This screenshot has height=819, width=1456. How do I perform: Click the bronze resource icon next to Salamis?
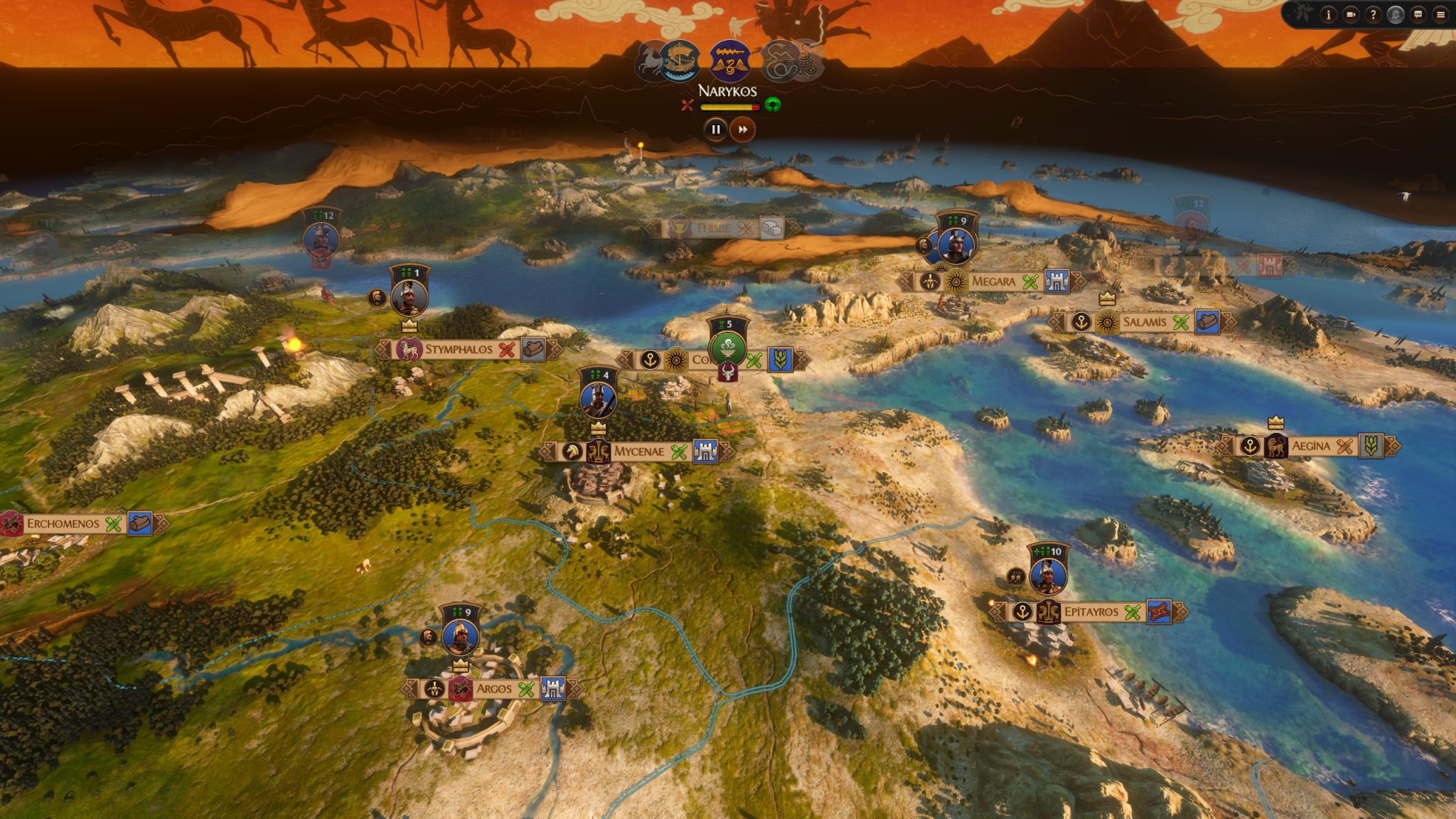[1207, 323]
